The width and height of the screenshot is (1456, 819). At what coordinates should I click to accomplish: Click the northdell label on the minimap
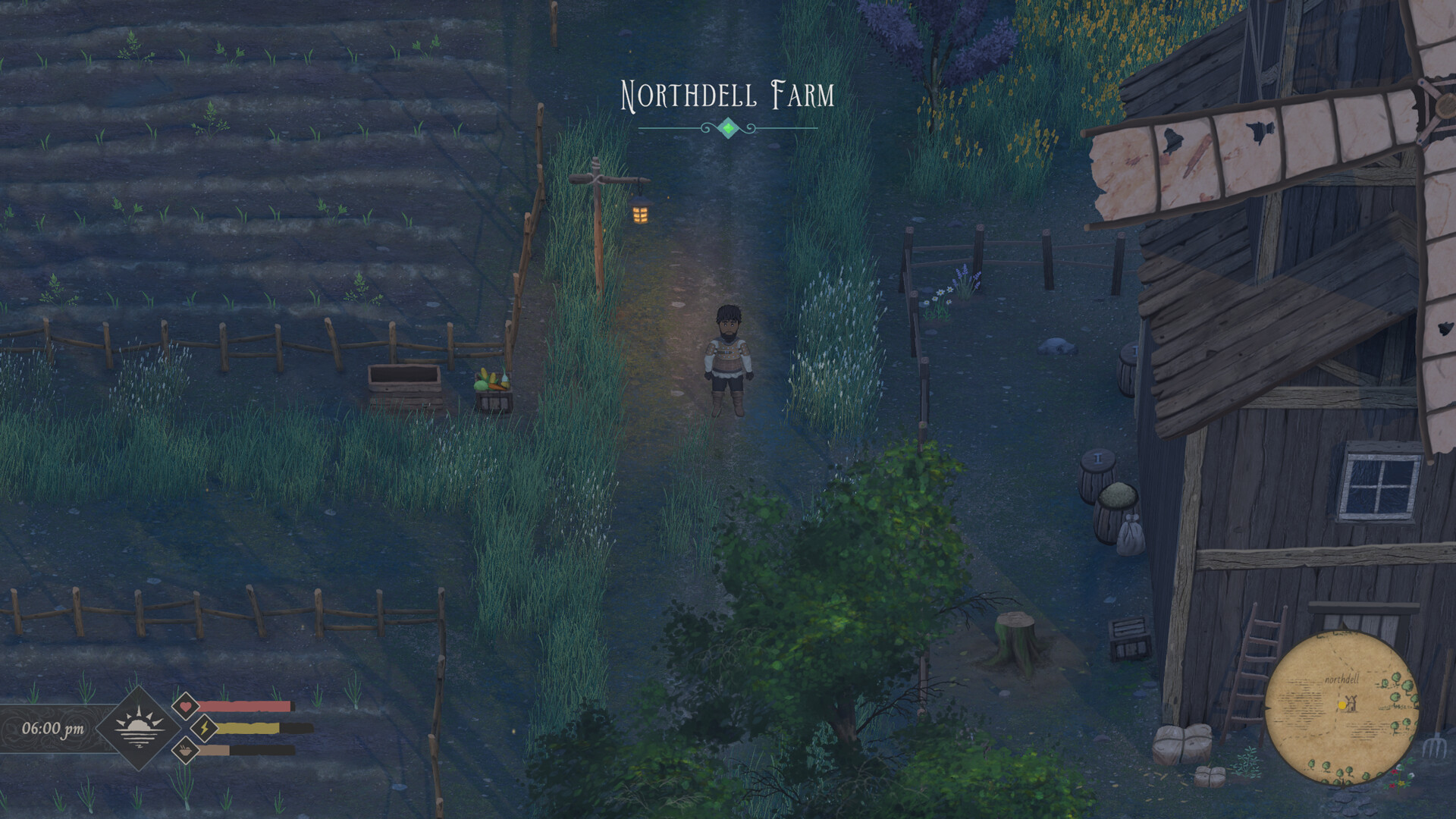click(x=1342, y=679)
